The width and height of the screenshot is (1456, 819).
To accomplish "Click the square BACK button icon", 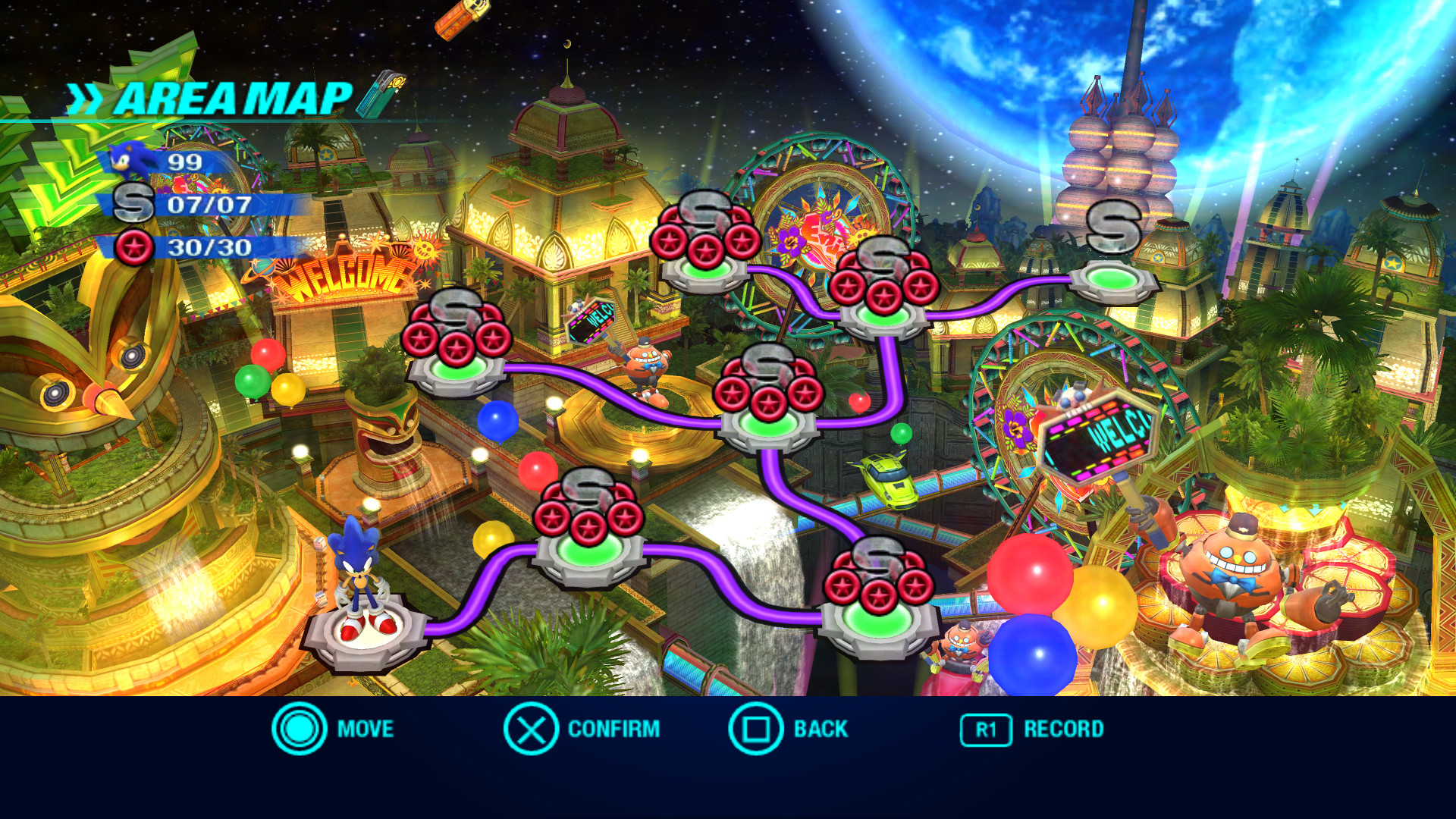I will click(x=756, y=730).
